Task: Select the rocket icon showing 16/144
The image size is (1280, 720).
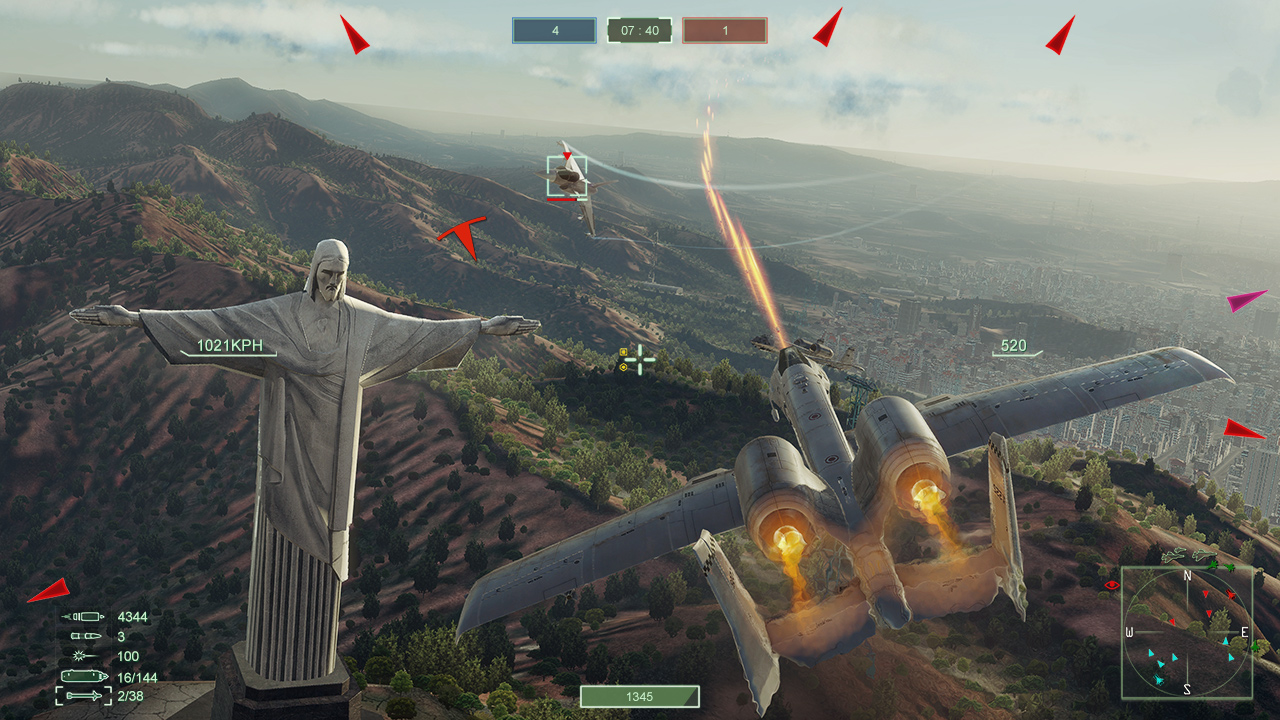Action: (x=85, y=676)
